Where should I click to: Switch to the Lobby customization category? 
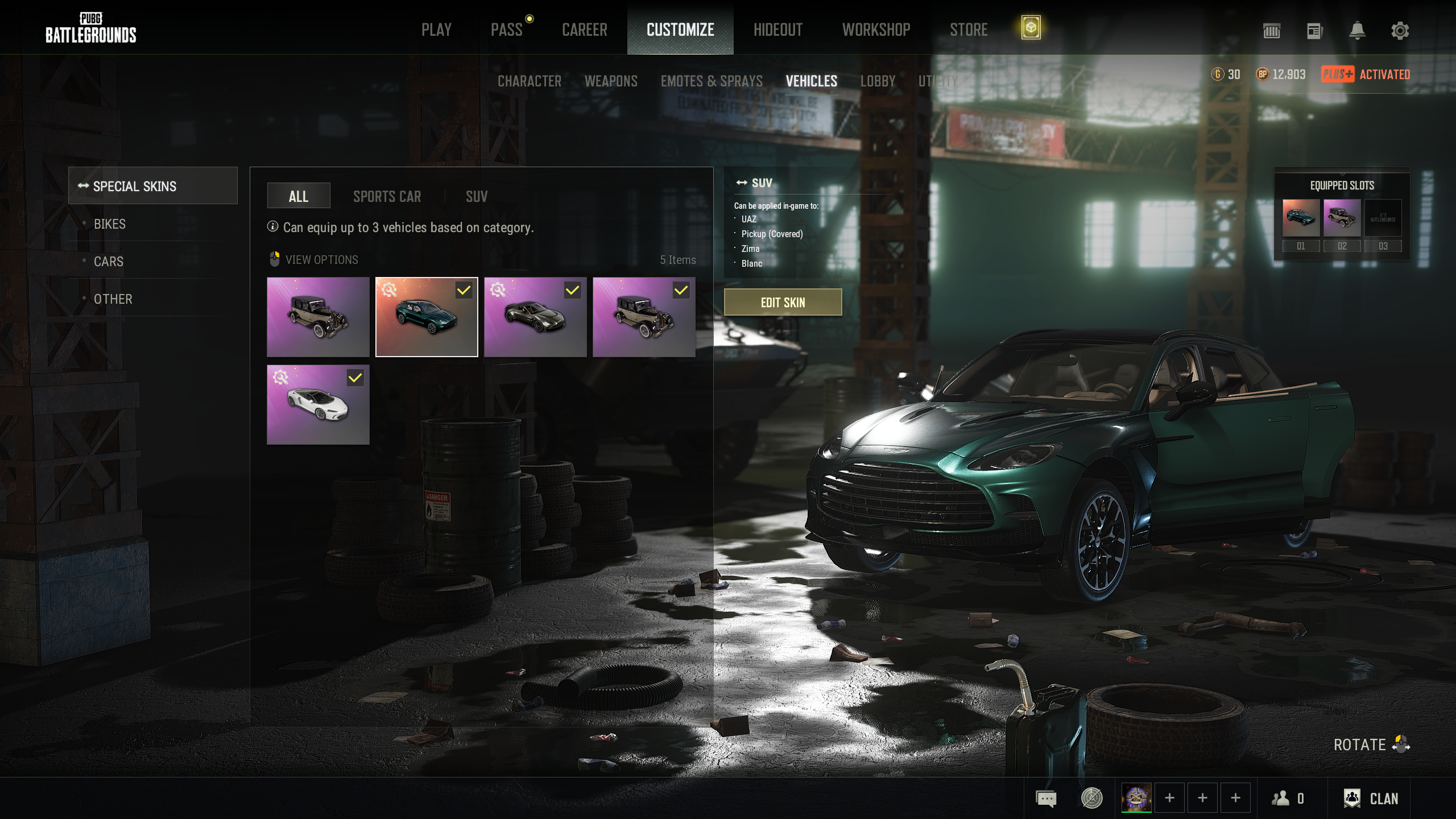(x=878, y=81)
